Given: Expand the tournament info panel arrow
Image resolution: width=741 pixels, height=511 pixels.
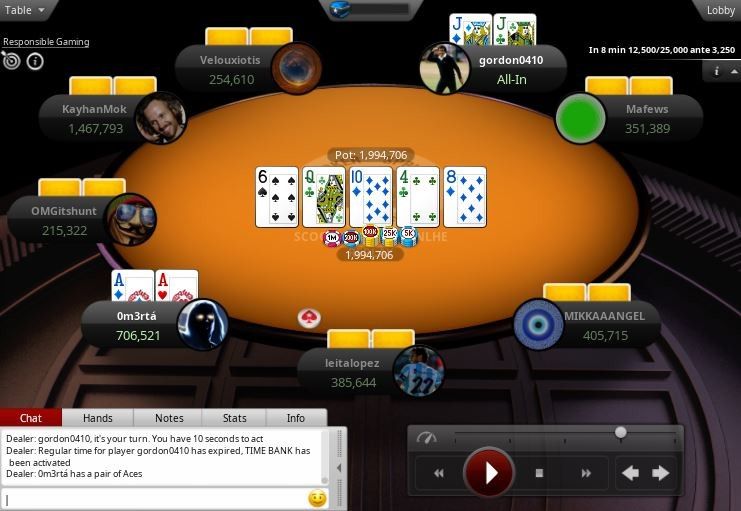Looking at the screenshot, I should [x=722, y=72].
